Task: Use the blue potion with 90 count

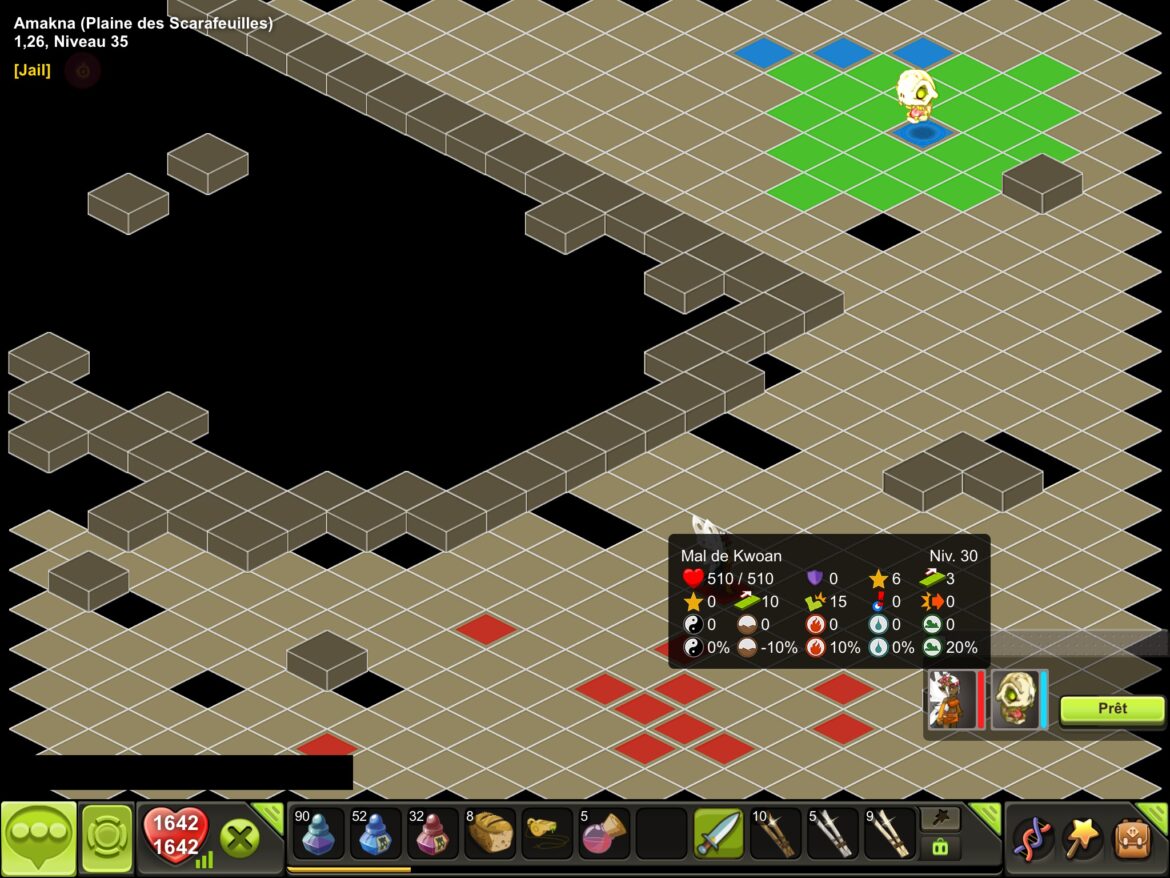Action: point(319,834)
